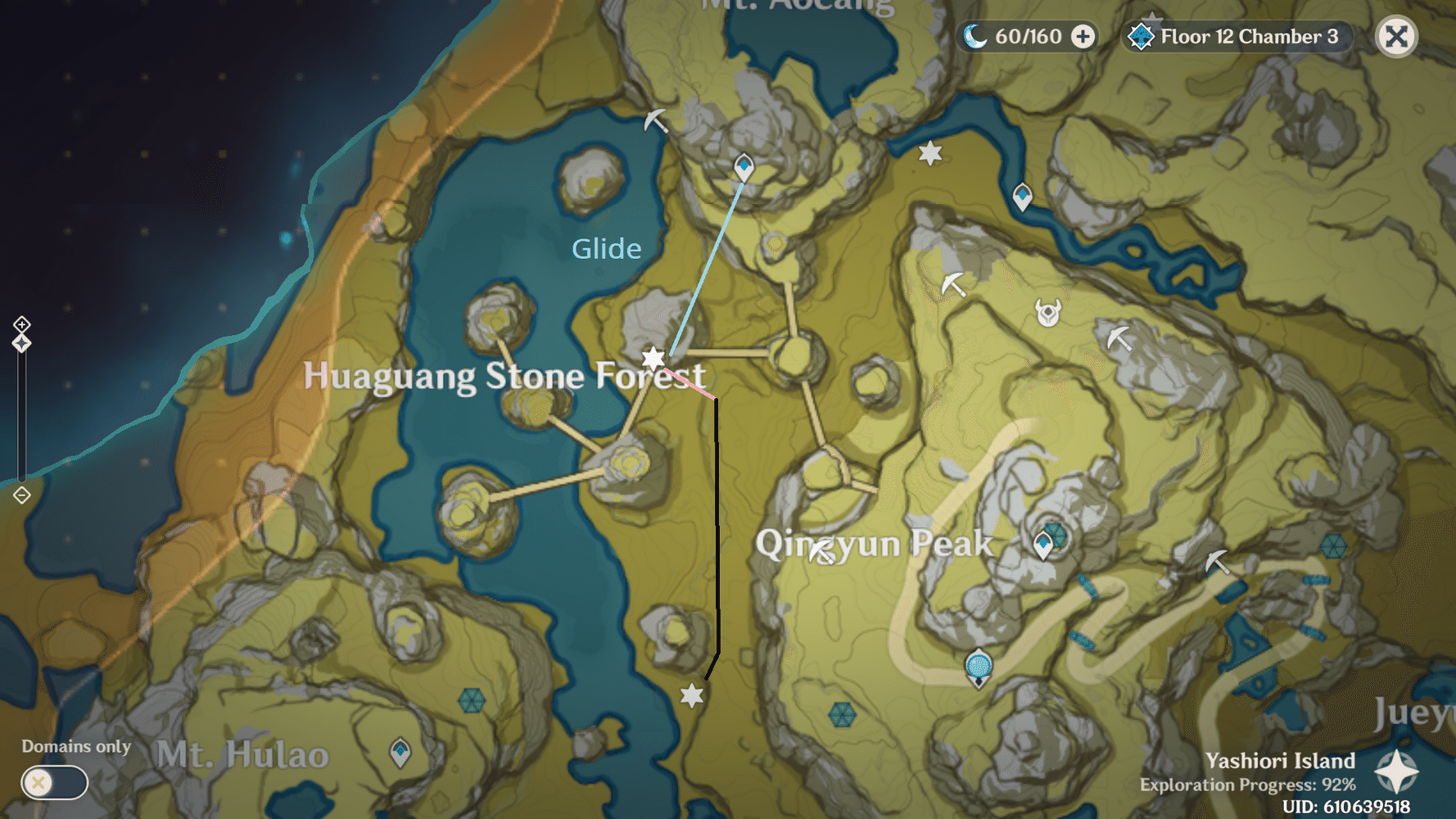Click the star pin at Huaguang Stone Forest
Image resolution: width=1456 pixels, height=819 pixels.
[x=653, y=358]
